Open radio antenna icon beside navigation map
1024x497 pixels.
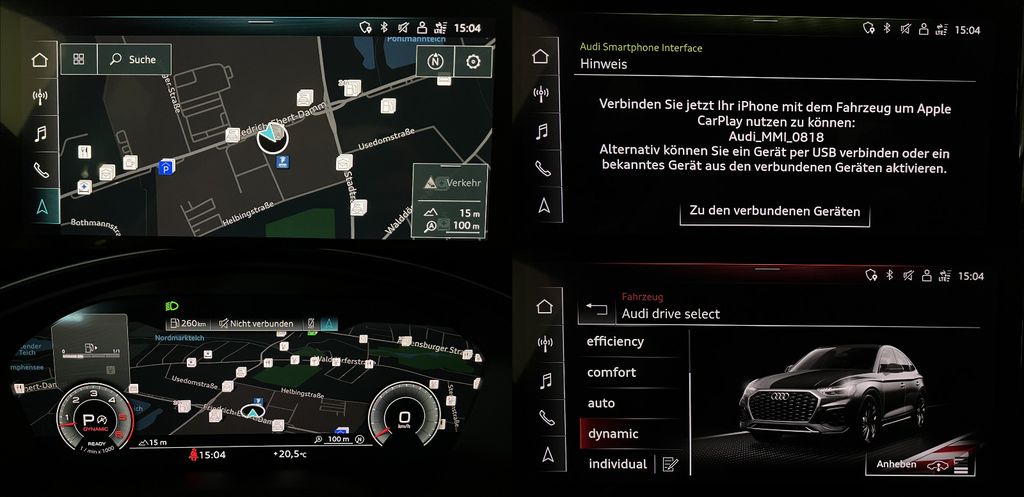(x=40, y=97)
